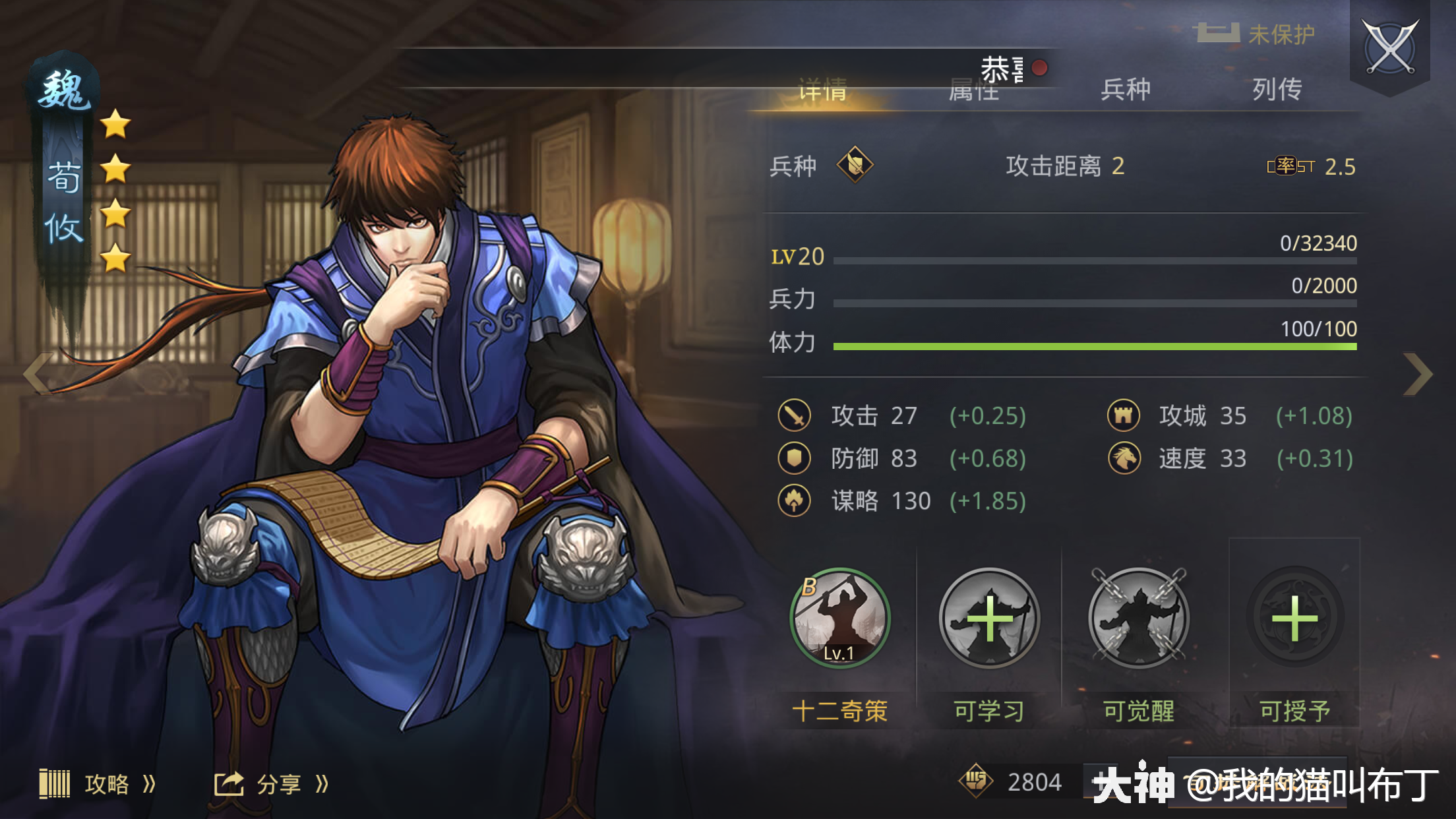Go to previous general via left arrow
Screen dimensions: 1456x819
pyautogui.click(x=38, y=375)
